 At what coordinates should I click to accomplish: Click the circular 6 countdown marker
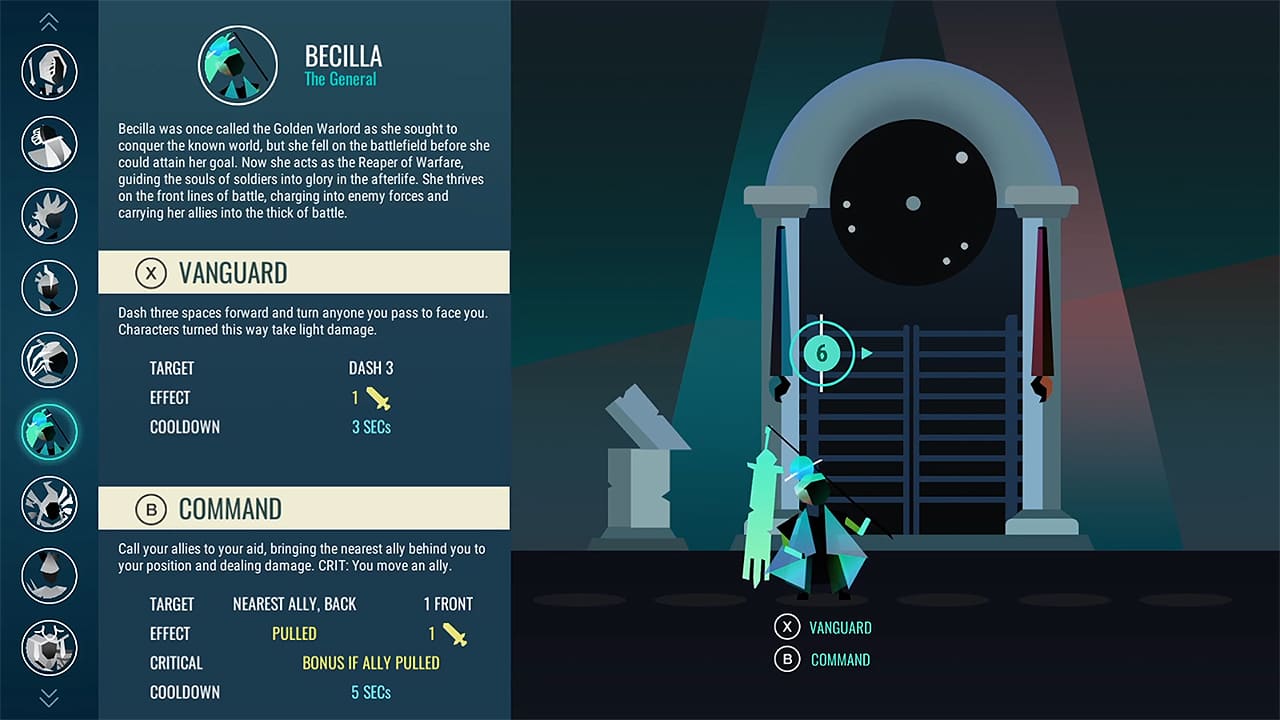point(823,352)
